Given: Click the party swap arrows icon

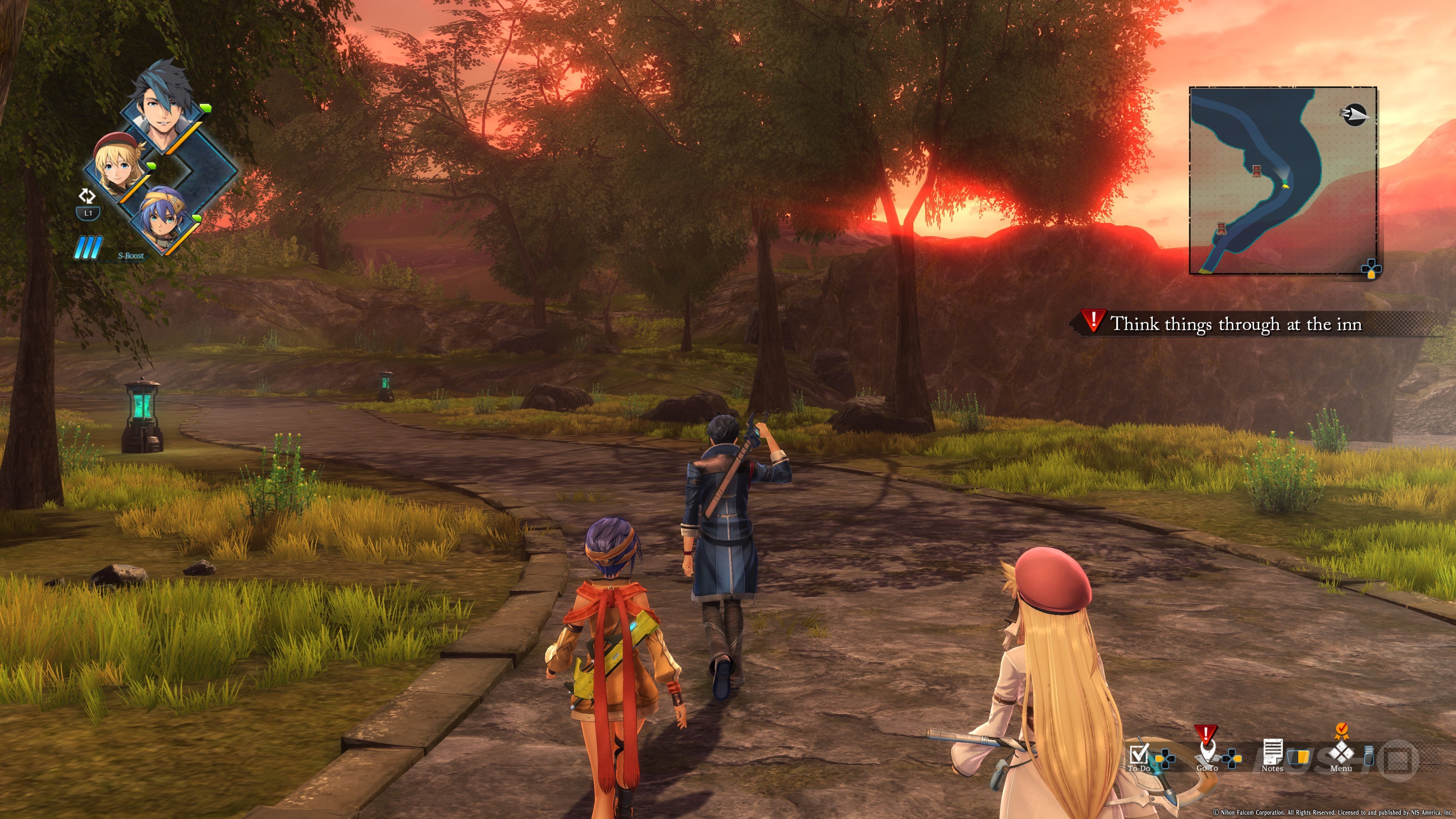Looking at the screenshot, I should pos(87,196).
